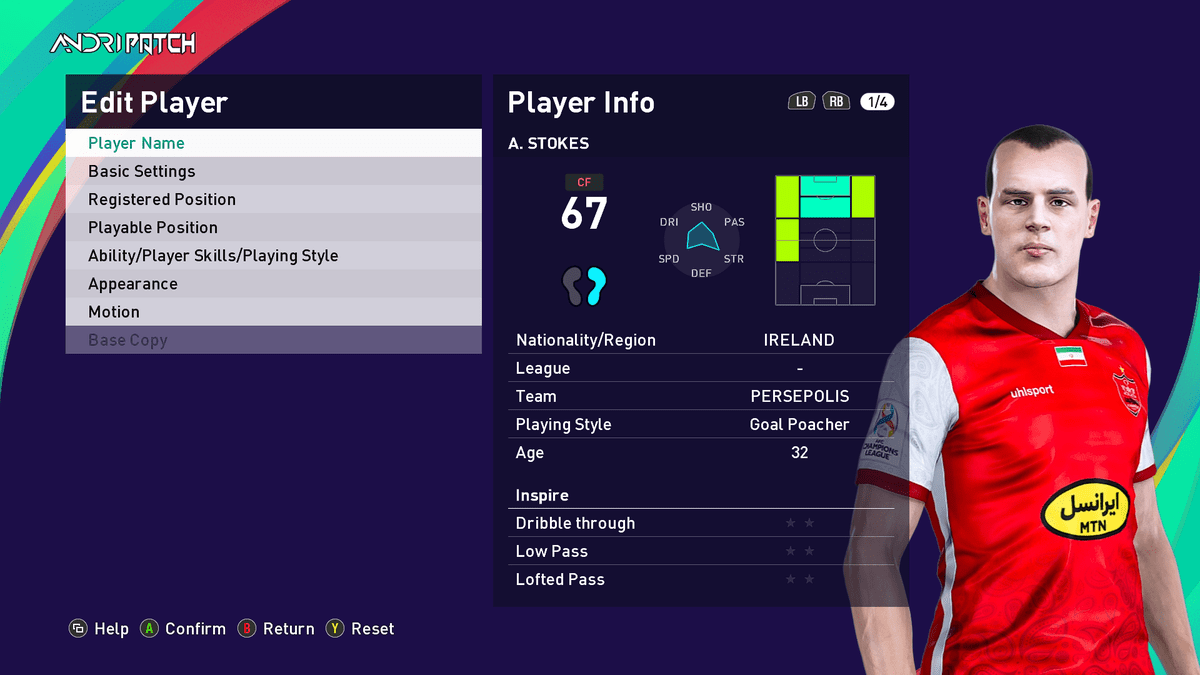Image resolution: width=1200 pixels, height=675 pixels.
Task: Select the hexagonal ability radar chart
Action: 701,240
